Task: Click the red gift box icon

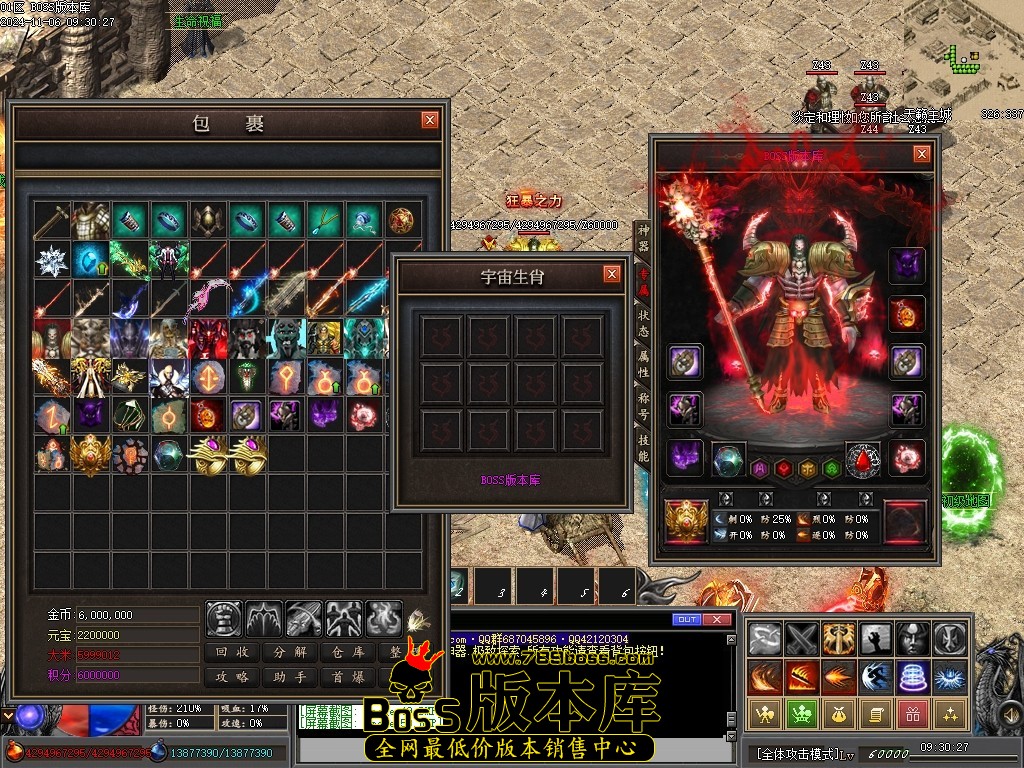Action: 911,714
